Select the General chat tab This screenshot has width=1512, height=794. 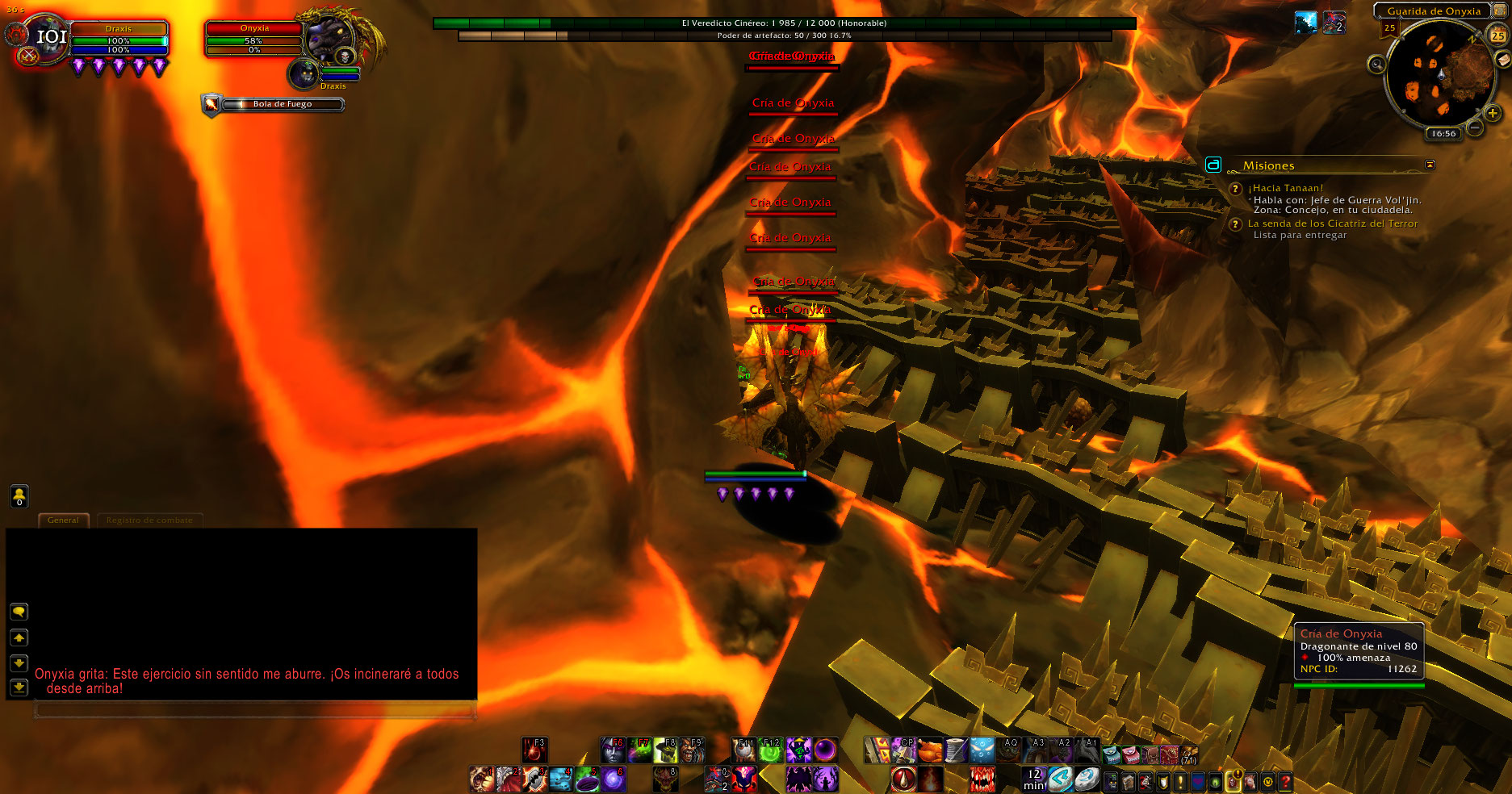pos(63,520)
